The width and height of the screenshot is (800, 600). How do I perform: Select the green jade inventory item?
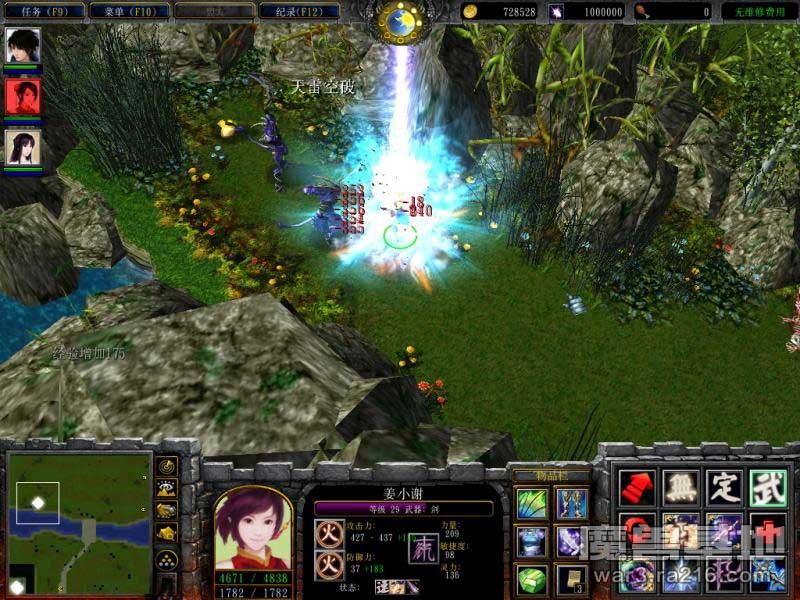532,578
